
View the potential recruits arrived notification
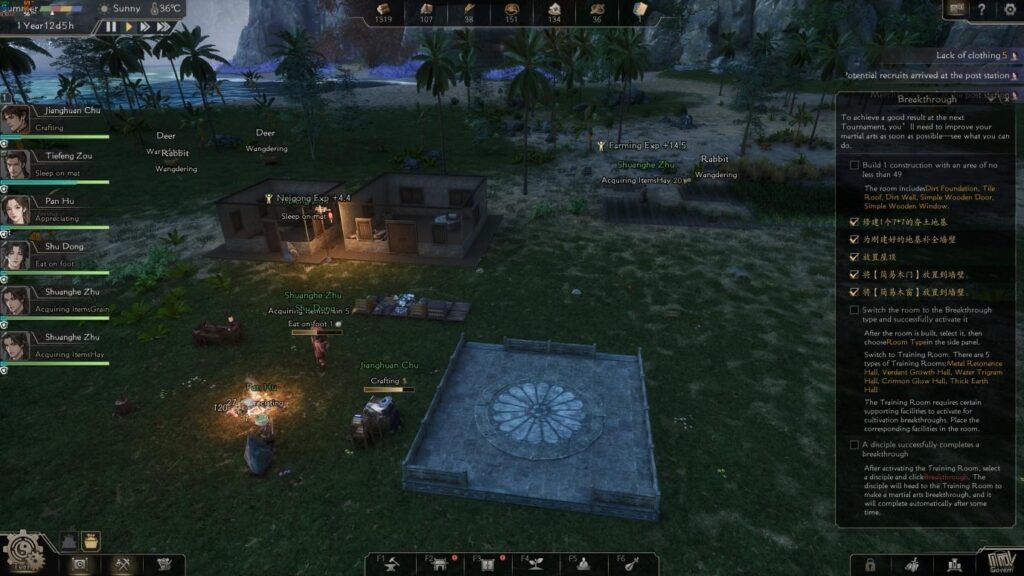[x=926, y=75]
